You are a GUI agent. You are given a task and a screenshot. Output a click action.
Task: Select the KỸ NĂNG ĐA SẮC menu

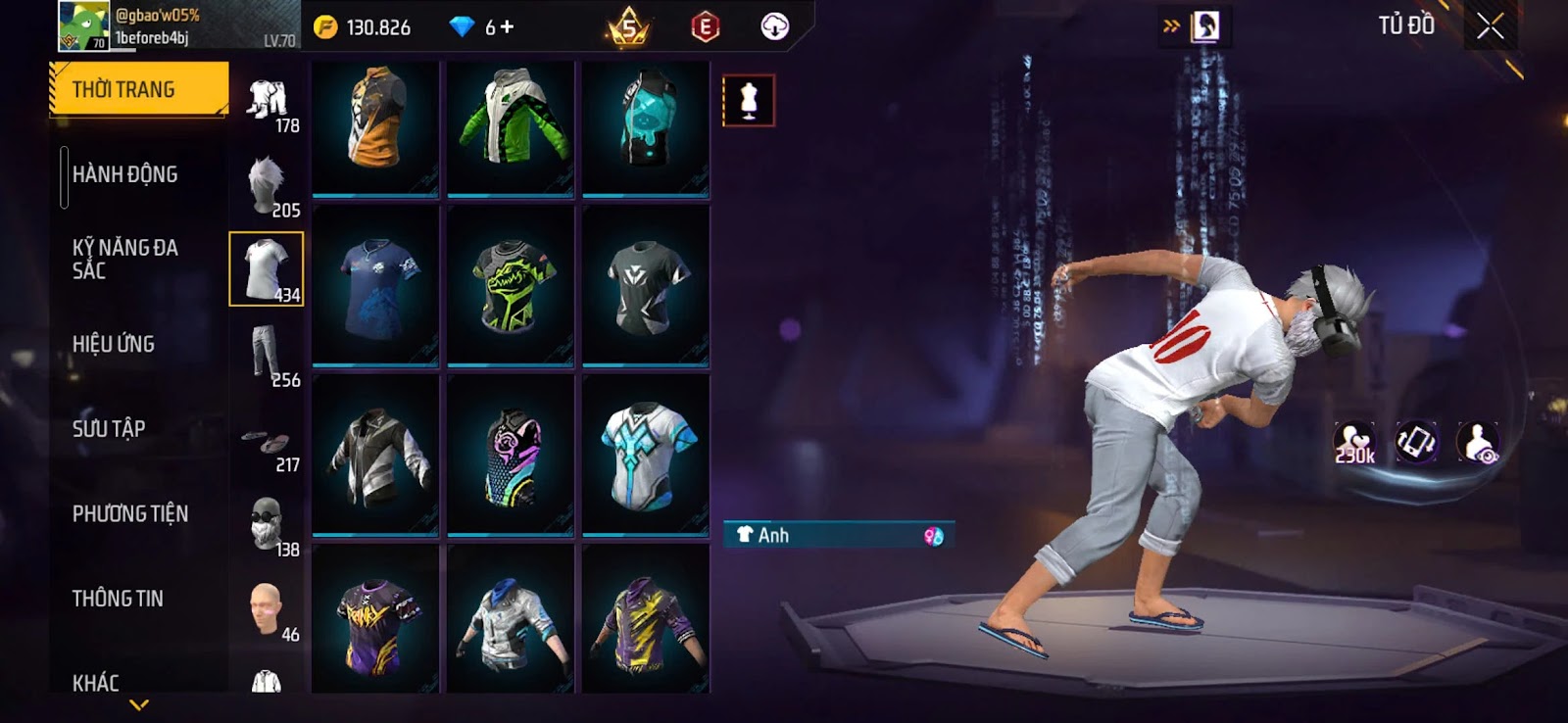(x=124, y=259)
